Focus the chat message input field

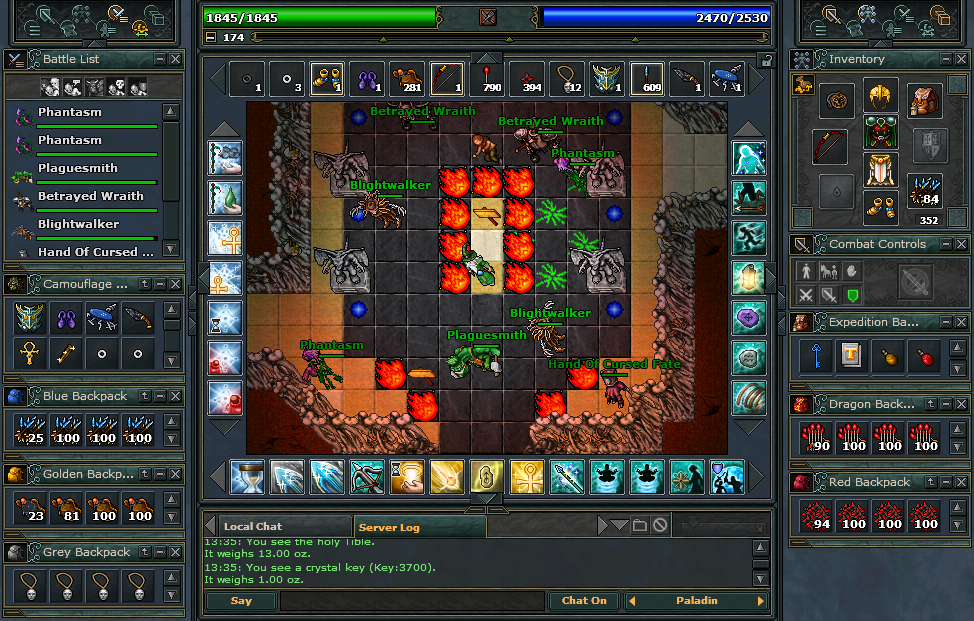coord(411,601)
